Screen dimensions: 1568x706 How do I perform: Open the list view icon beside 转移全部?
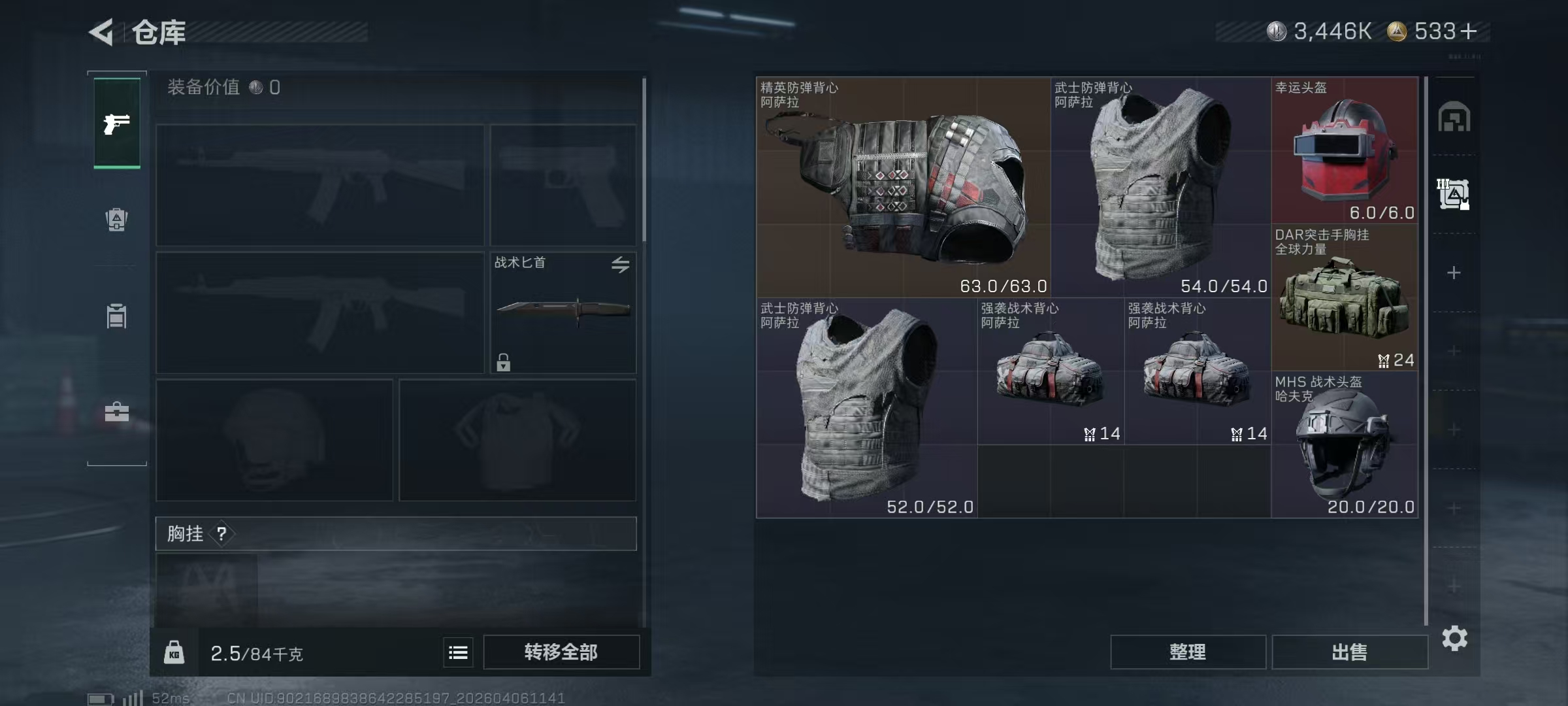[458, 652]
